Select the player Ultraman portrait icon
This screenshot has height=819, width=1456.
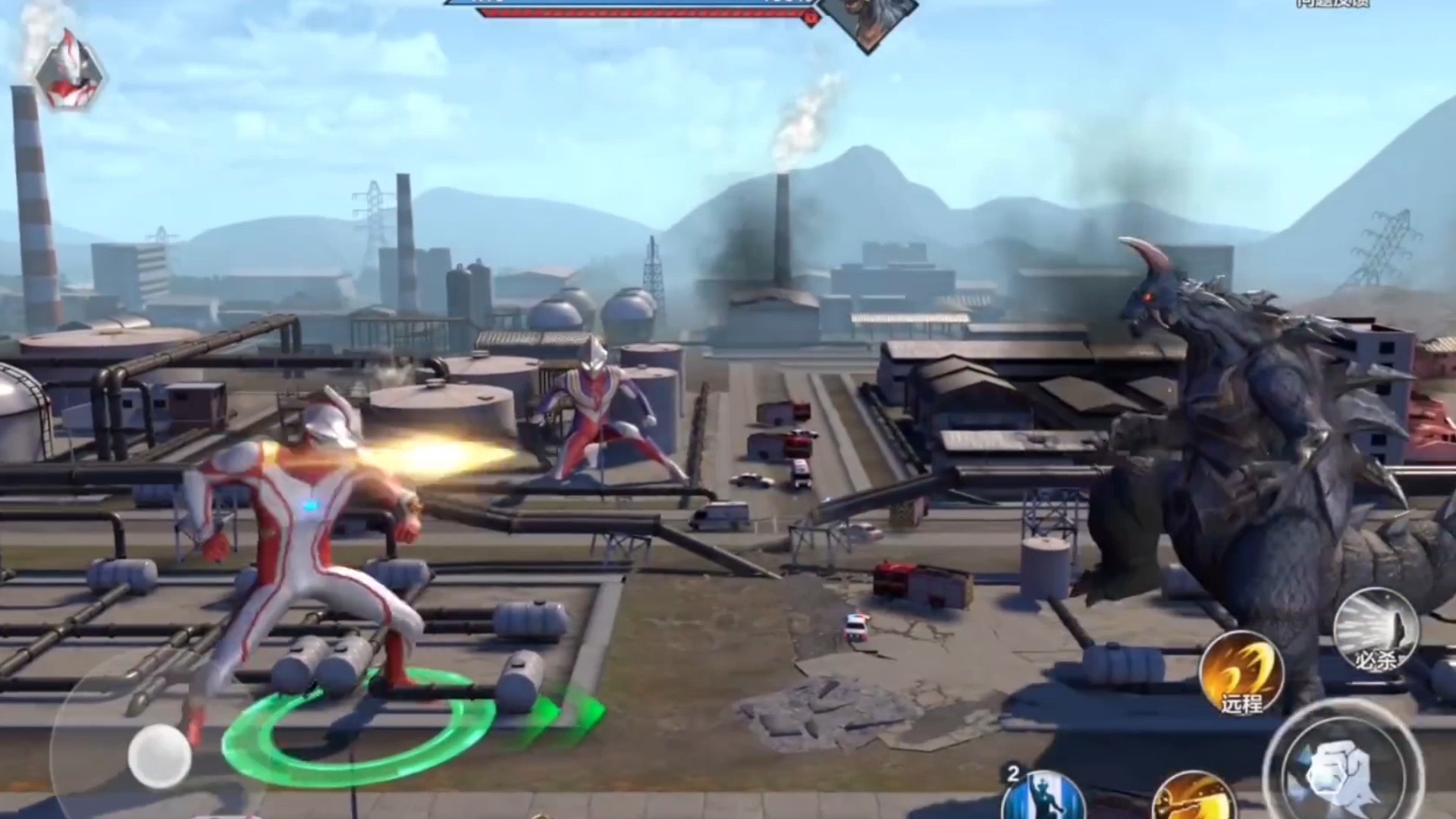click(70, 68)
